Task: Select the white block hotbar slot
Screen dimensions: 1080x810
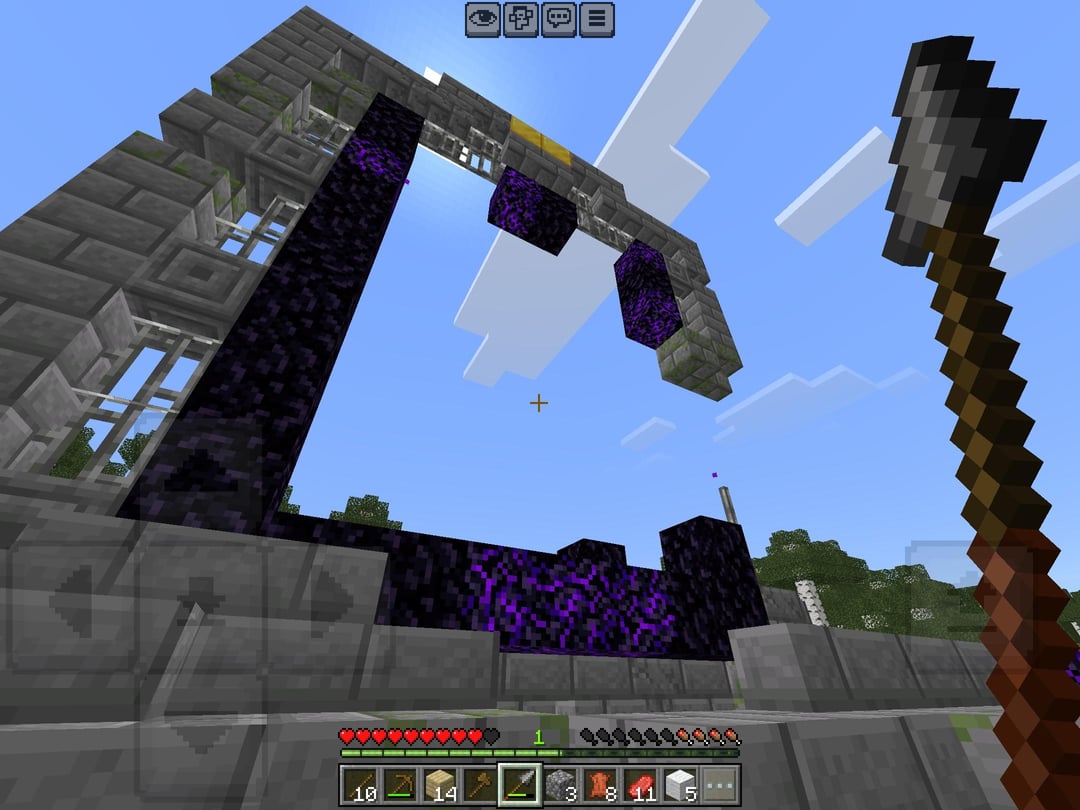Action: (x=680, y=785)
